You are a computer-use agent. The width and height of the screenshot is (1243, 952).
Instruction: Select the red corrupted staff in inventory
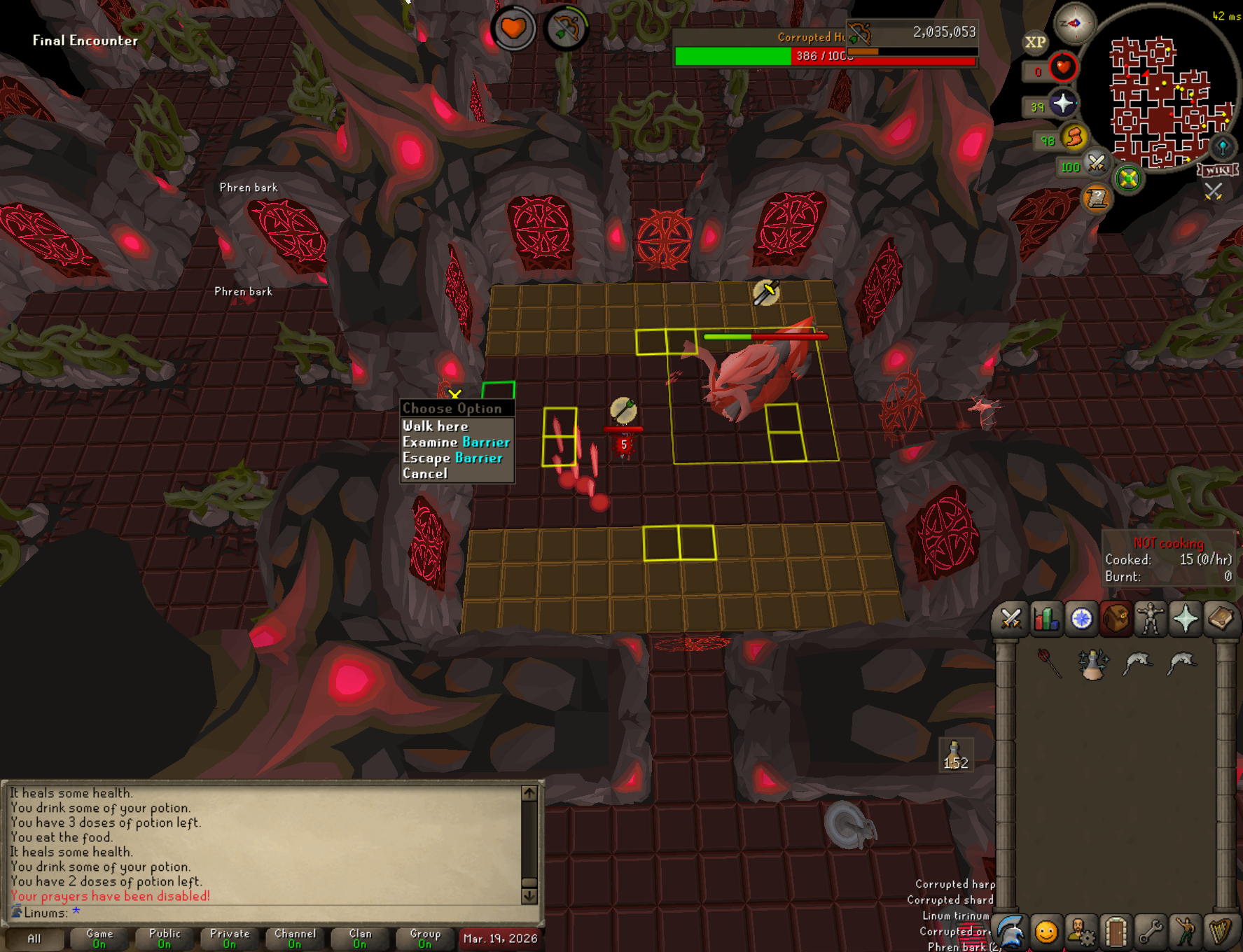click(x=1049, y=663)
